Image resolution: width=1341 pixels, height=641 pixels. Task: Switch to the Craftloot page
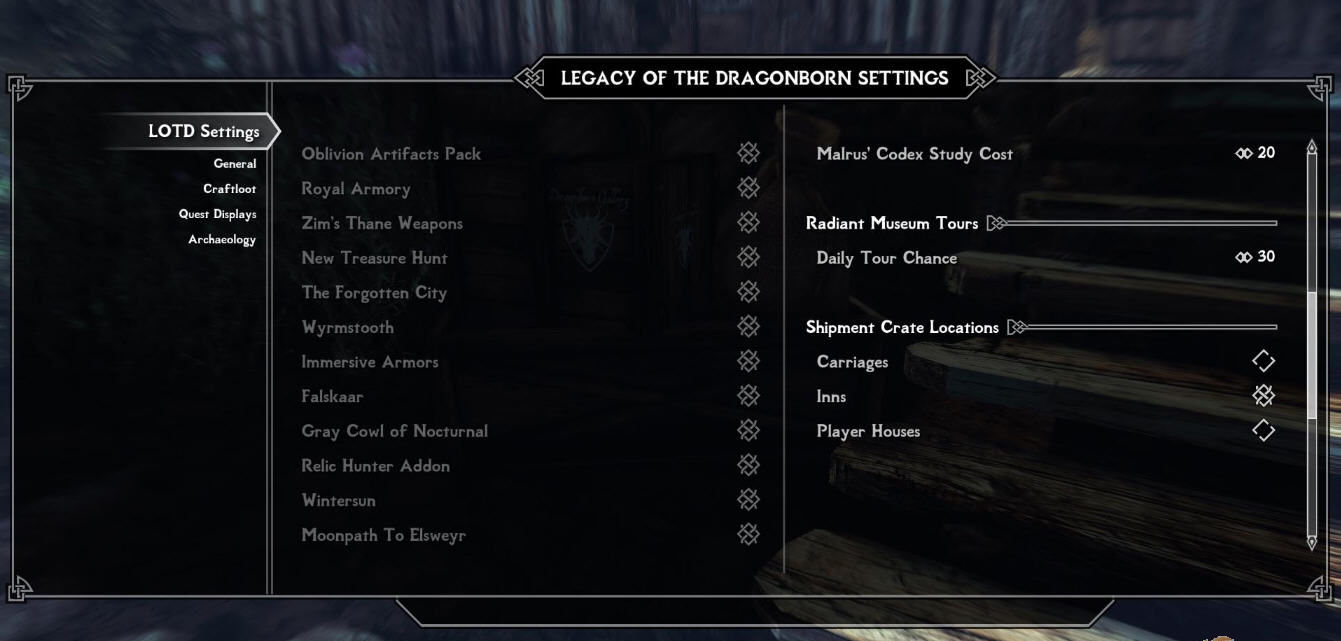click(x=229, y=189)
